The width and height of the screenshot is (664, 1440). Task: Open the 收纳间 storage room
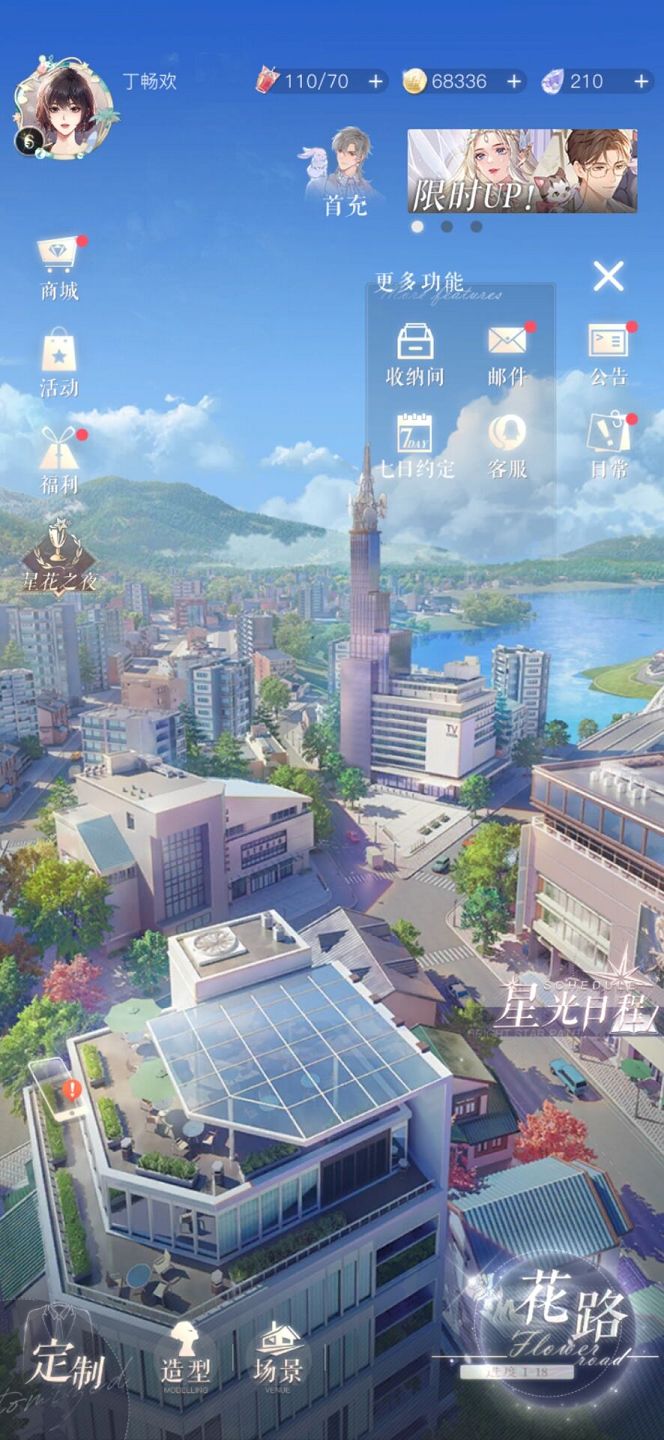(x=415, y=354)
